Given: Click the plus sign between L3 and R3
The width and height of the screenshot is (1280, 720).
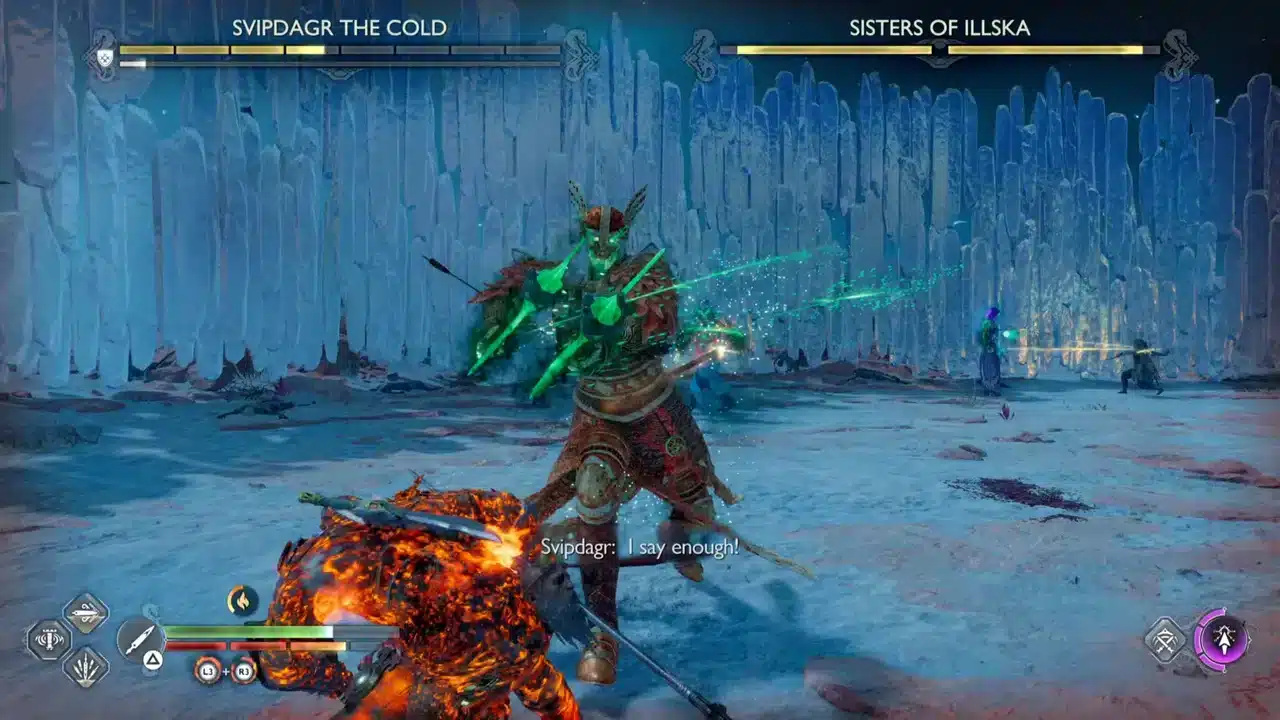Looking at the screenshot, I should pyautogui.click(x=226, y=670).
